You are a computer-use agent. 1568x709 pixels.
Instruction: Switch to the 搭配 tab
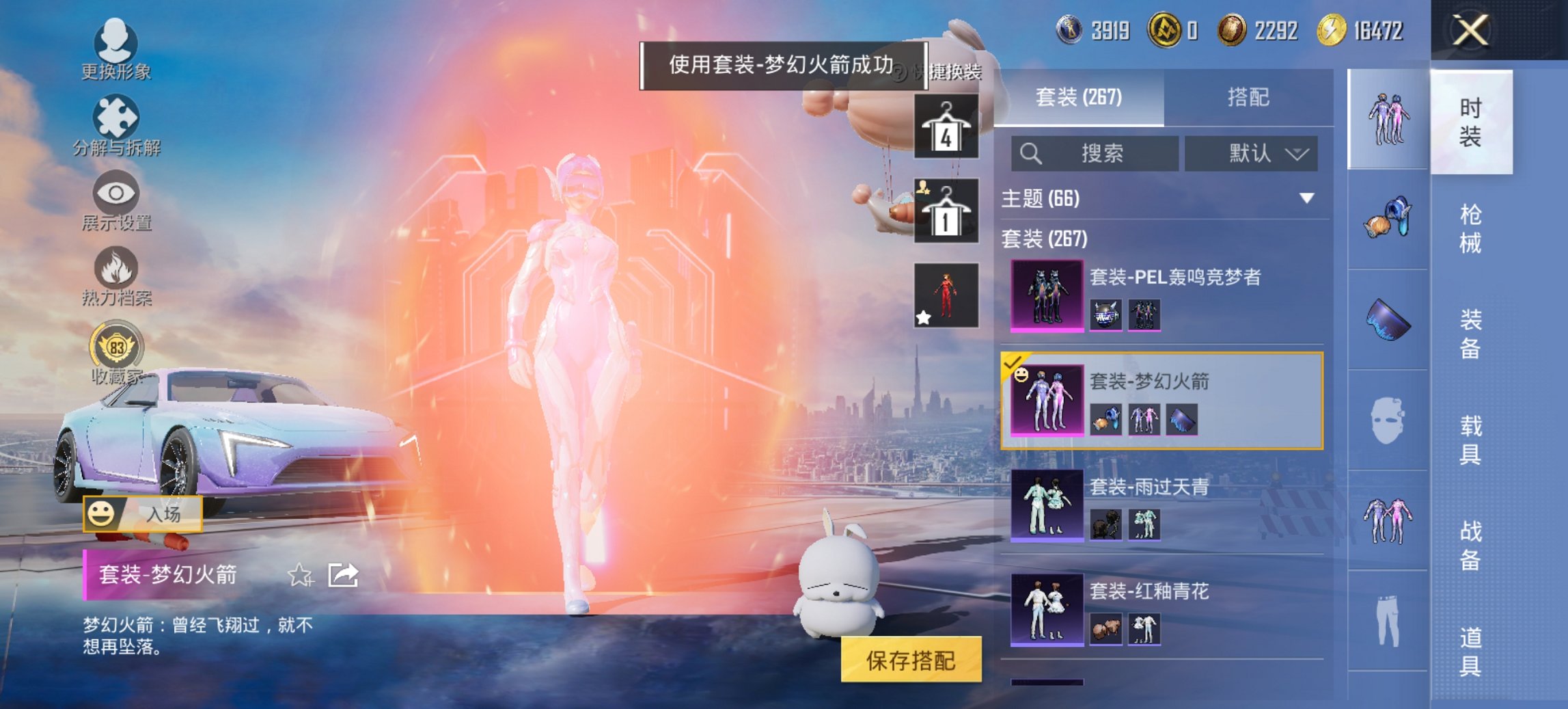(1254, 98)
